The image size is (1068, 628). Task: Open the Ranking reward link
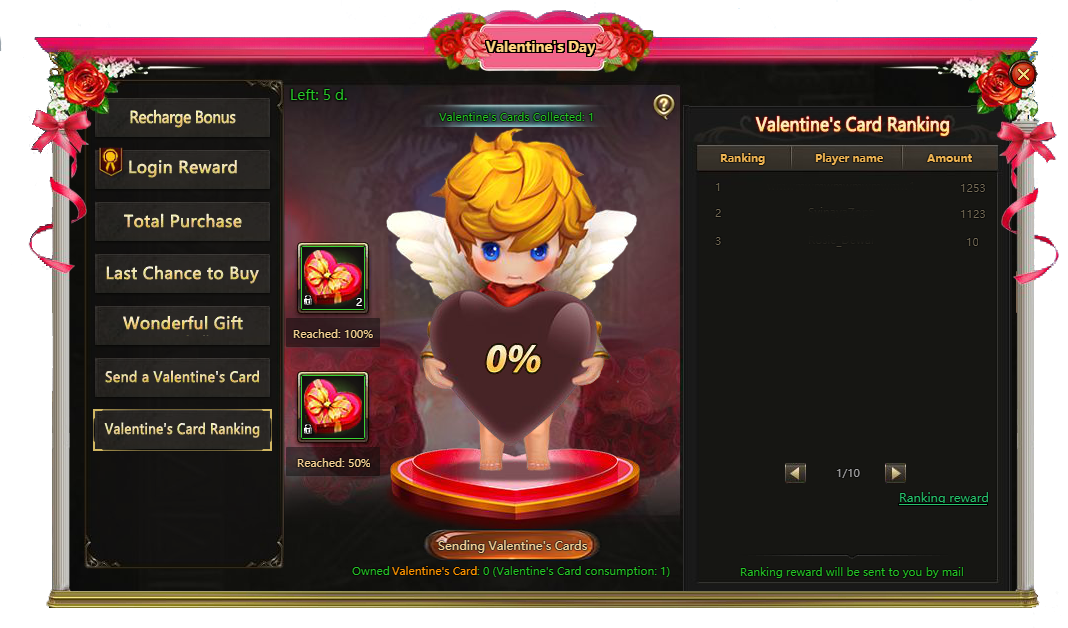(x=943, y=498)
